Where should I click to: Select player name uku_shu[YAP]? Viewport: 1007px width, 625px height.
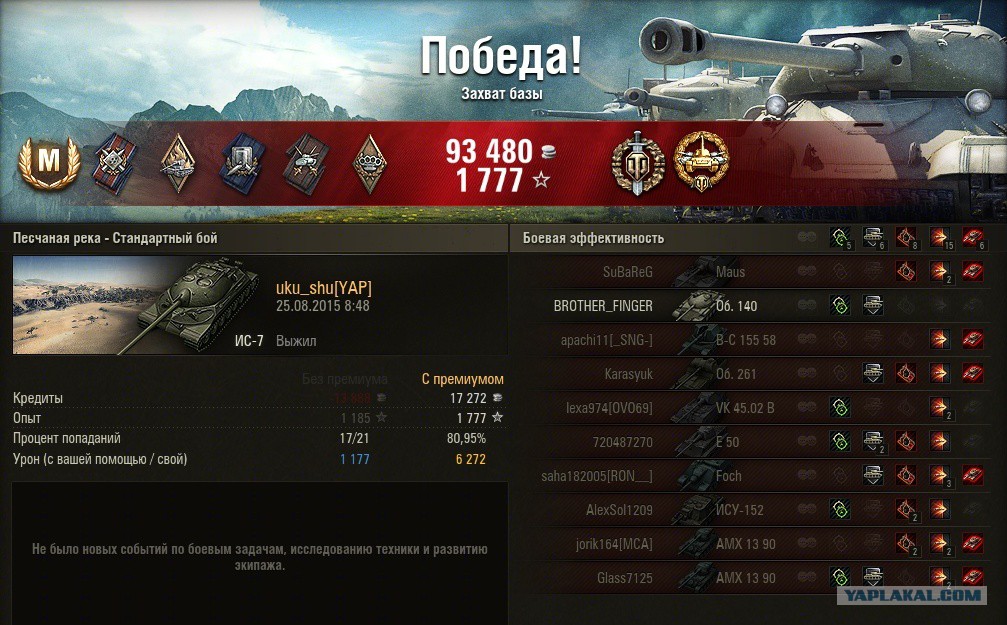[324, 288]
